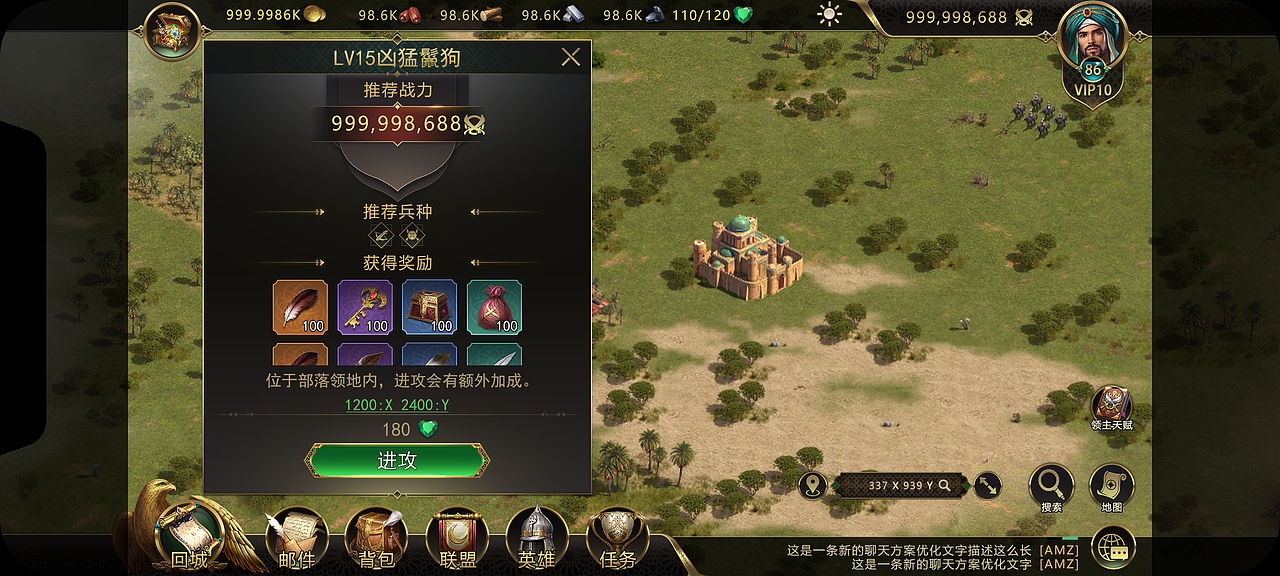Open the treasure chest icon at top
The height and width of the screenshot is (576, 1280).
click(173, 32)
